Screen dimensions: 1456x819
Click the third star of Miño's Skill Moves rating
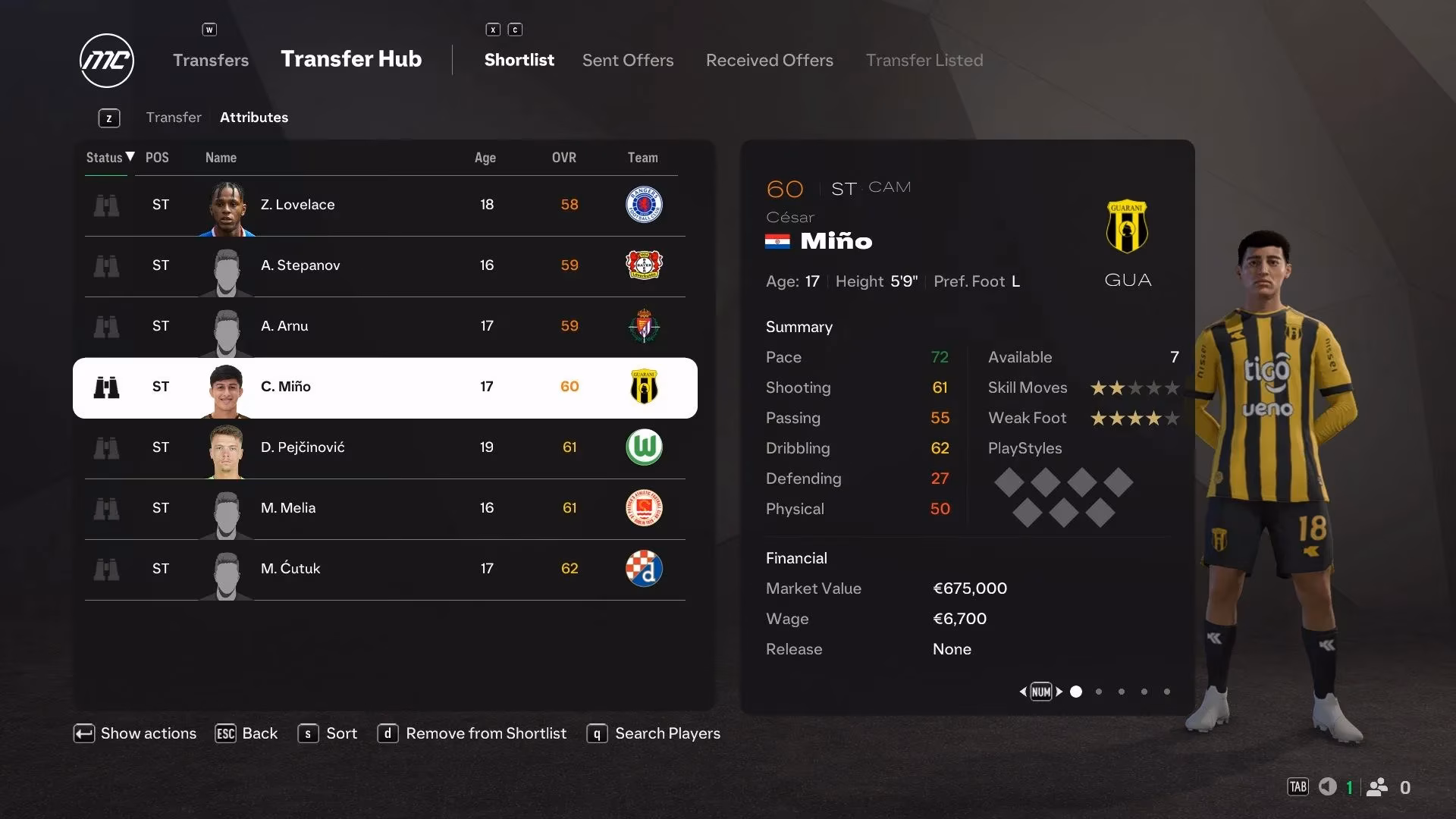point(1135,388)
